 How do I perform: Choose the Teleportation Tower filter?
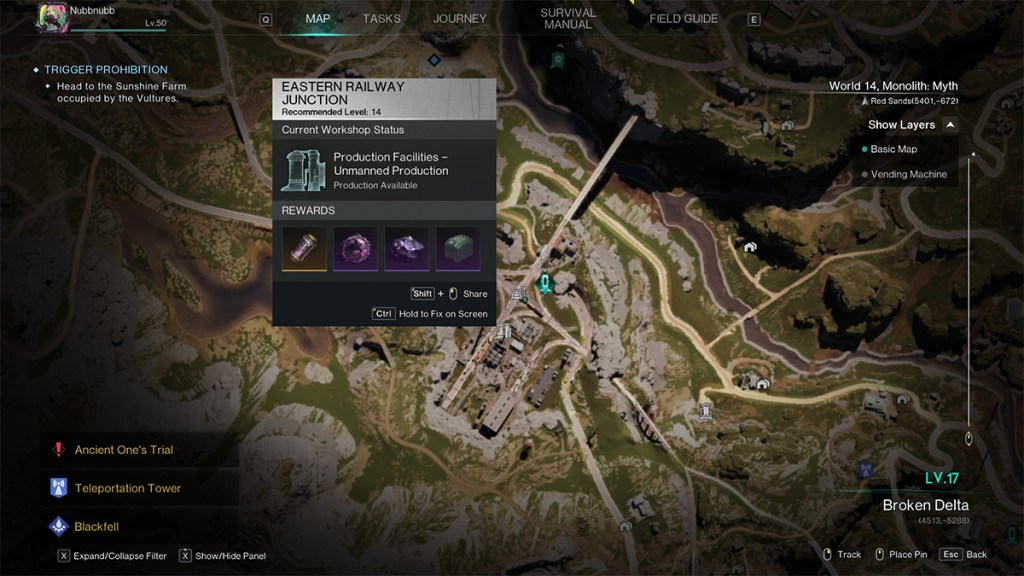(x=127, y=489)
